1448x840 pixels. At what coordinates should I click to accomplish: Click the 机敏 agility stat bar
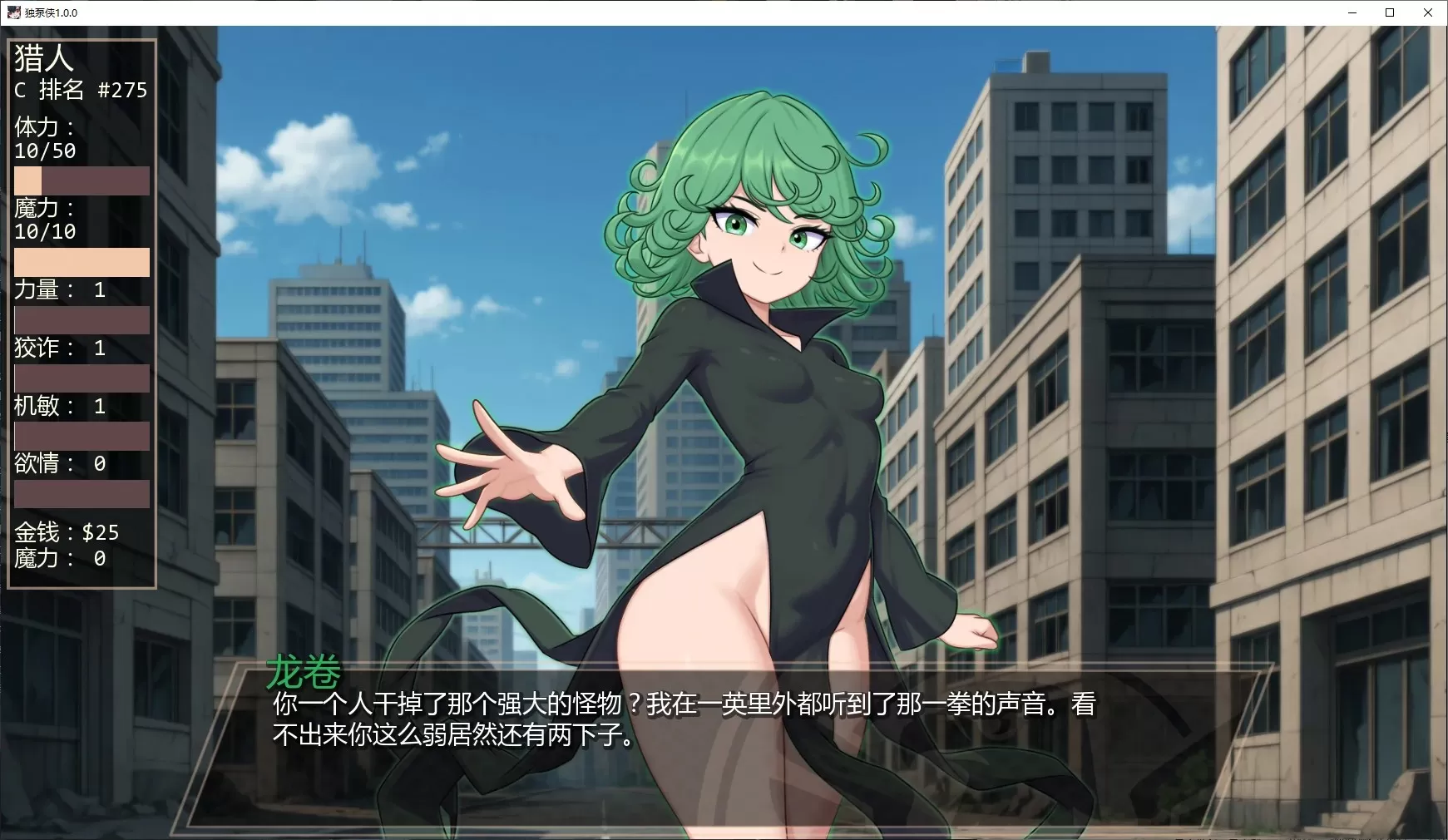(81, 436)
